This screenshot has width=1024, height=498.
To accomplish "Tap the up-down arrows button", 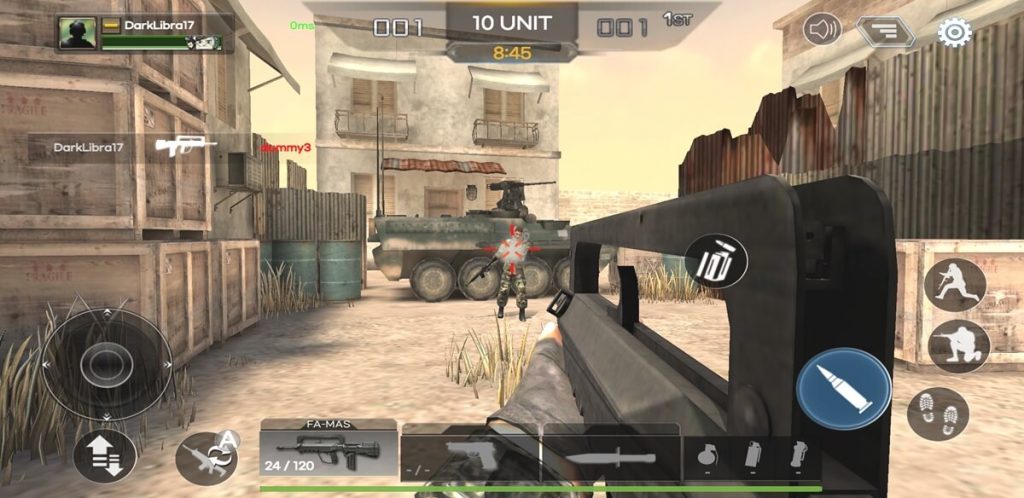I will tap(104, 456).
